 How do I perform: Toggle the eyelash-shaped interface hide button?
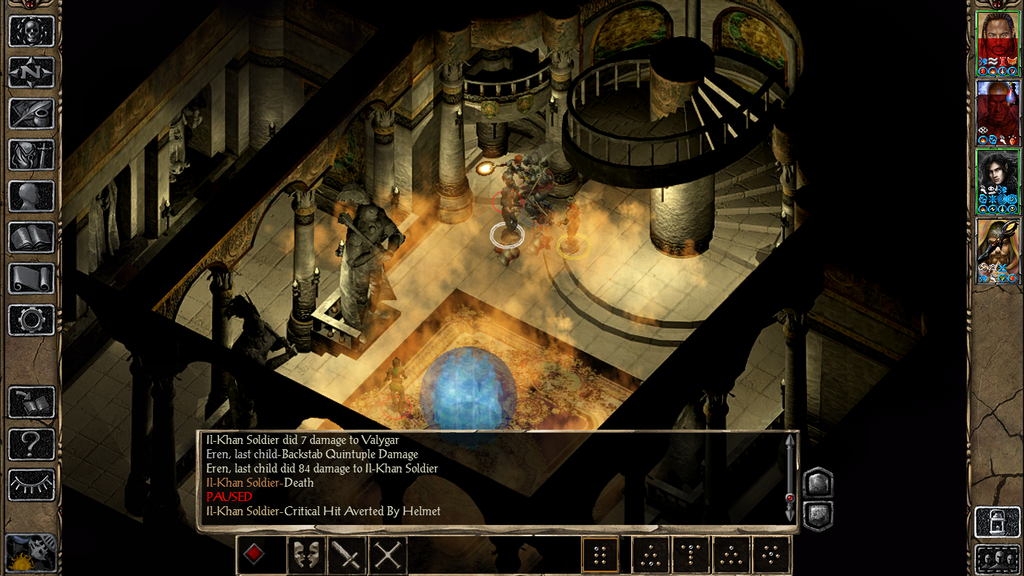[x=31, y=484]
